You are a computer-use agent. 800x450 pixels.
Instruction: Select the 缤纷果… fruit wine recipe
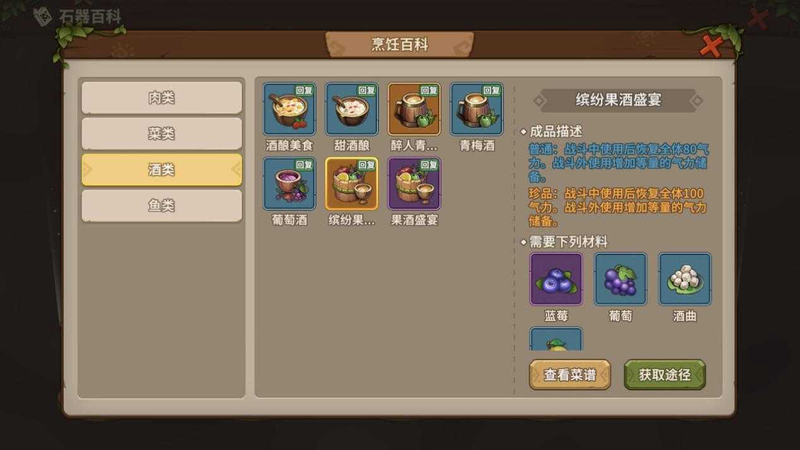(x=352, y=183)
